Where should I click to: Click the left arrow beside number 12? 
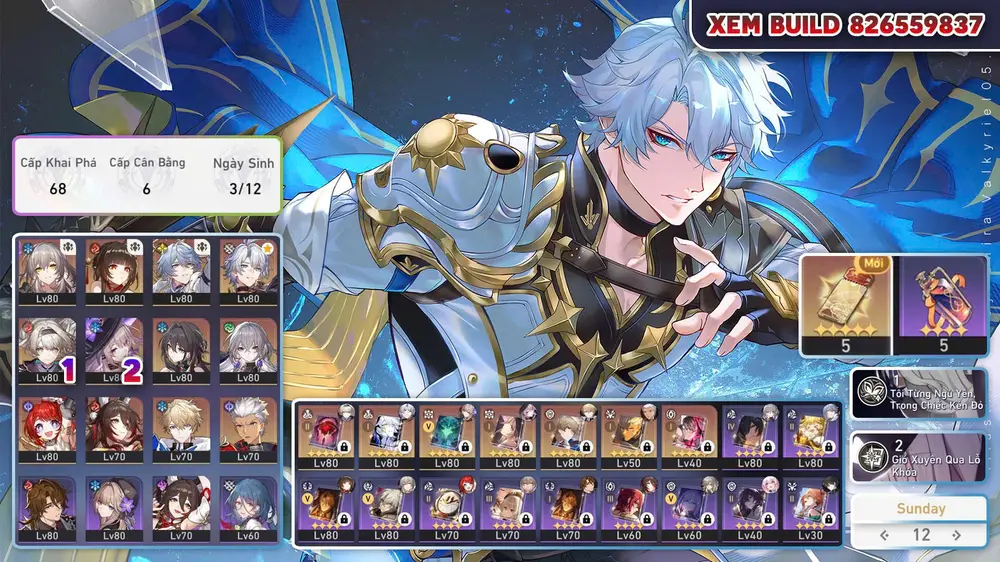pos(883,535)
